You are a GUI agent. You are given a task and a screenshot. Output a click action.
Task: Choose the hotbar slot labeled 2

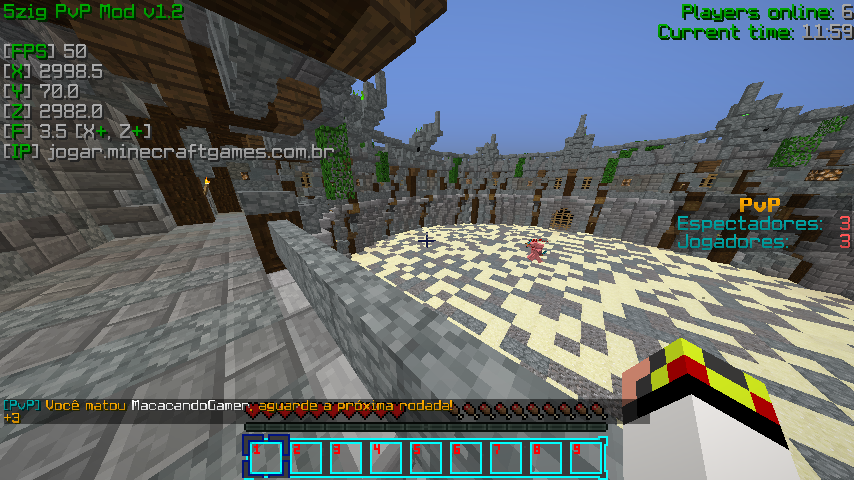pos(306,457)
